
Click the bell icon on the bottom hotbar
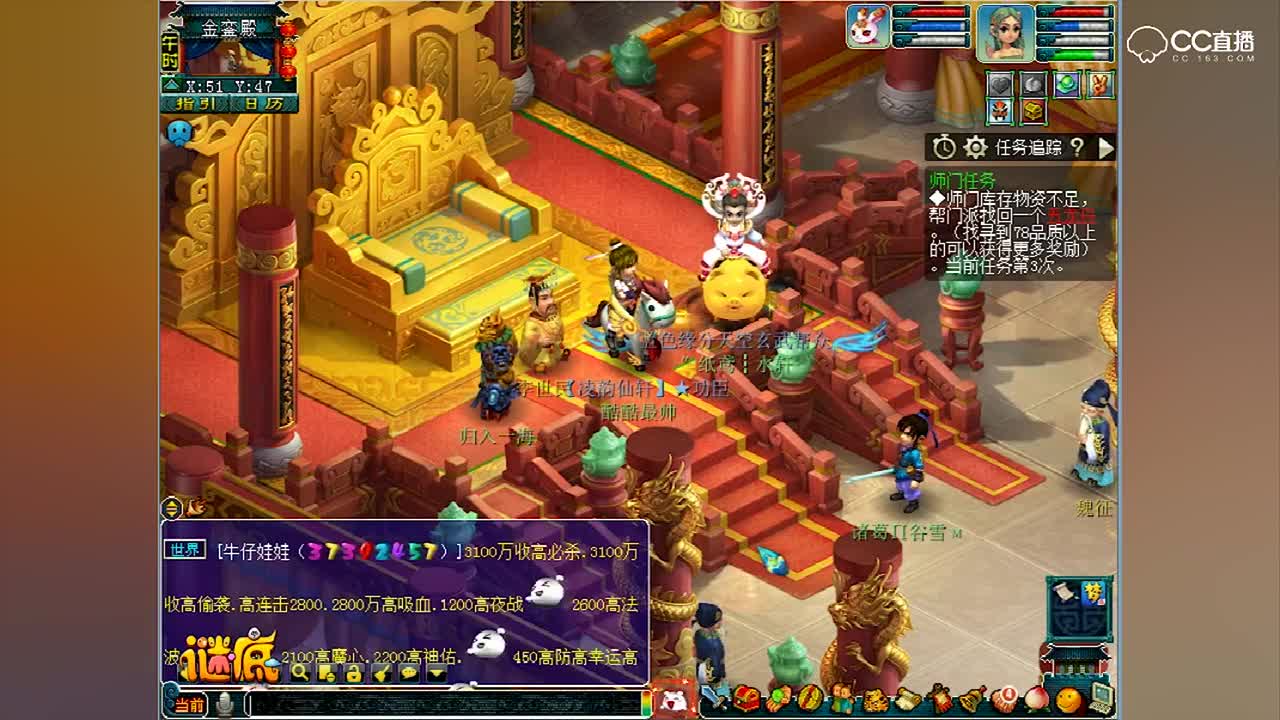point(971,697)
